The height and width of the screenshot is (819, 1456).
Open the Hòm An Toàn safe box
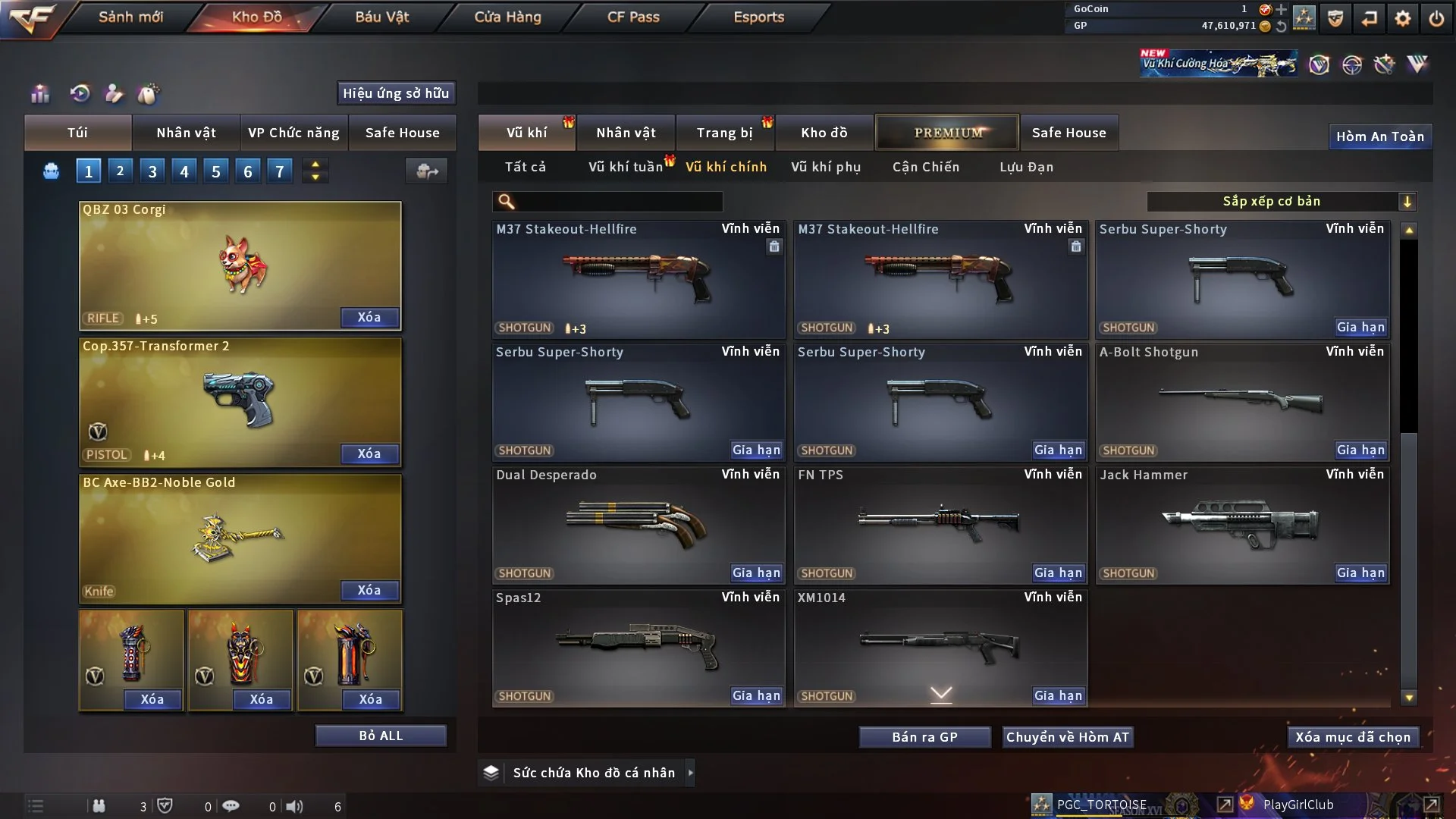tap(1379, 136)
